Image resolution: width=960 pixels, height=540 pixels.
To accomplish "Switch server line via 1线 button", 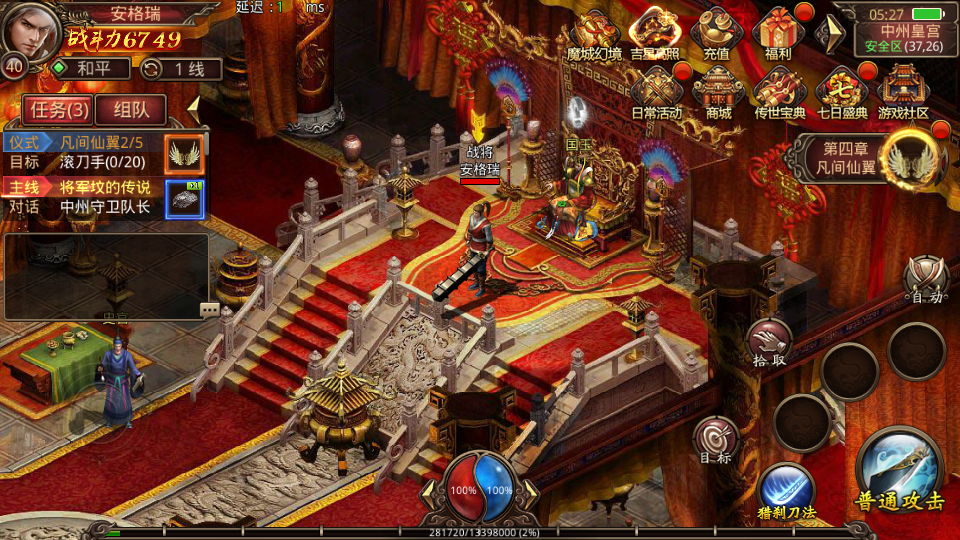I will click(x=180, y=69).
